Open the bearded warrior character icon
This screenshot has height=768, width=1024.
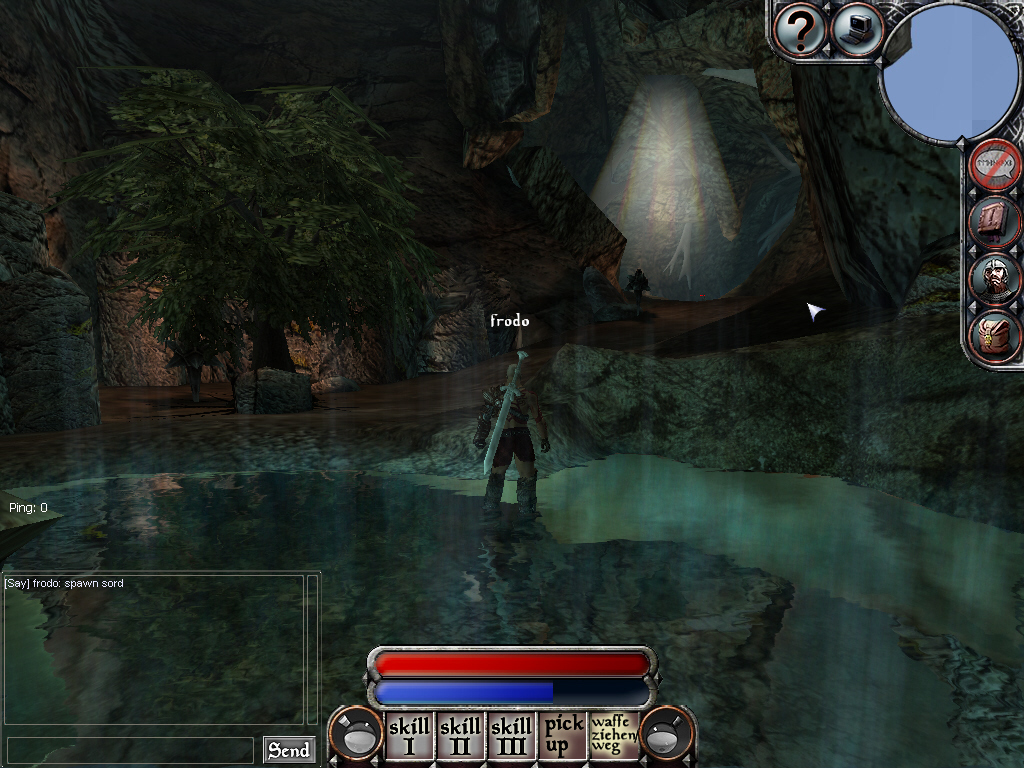995,278
